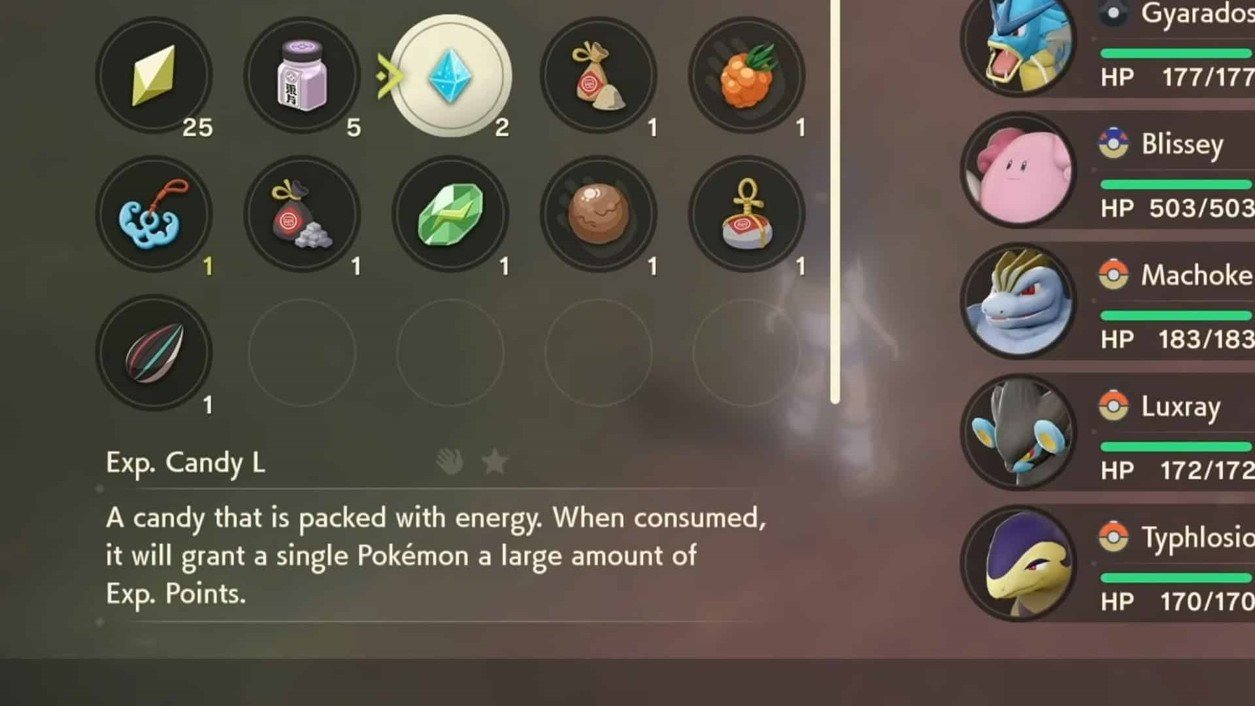Select the orange berry item slot

[x=746, y=76]
